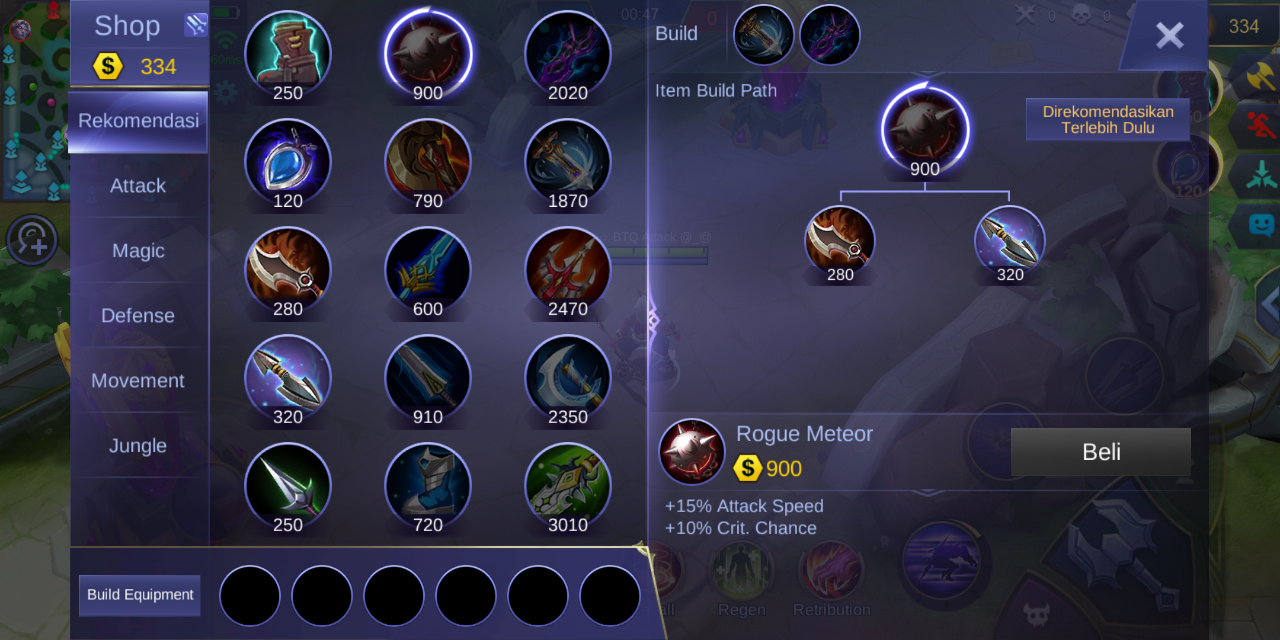Click the Direkomendasikan Terlebih Dulu button

(1108, 120)
